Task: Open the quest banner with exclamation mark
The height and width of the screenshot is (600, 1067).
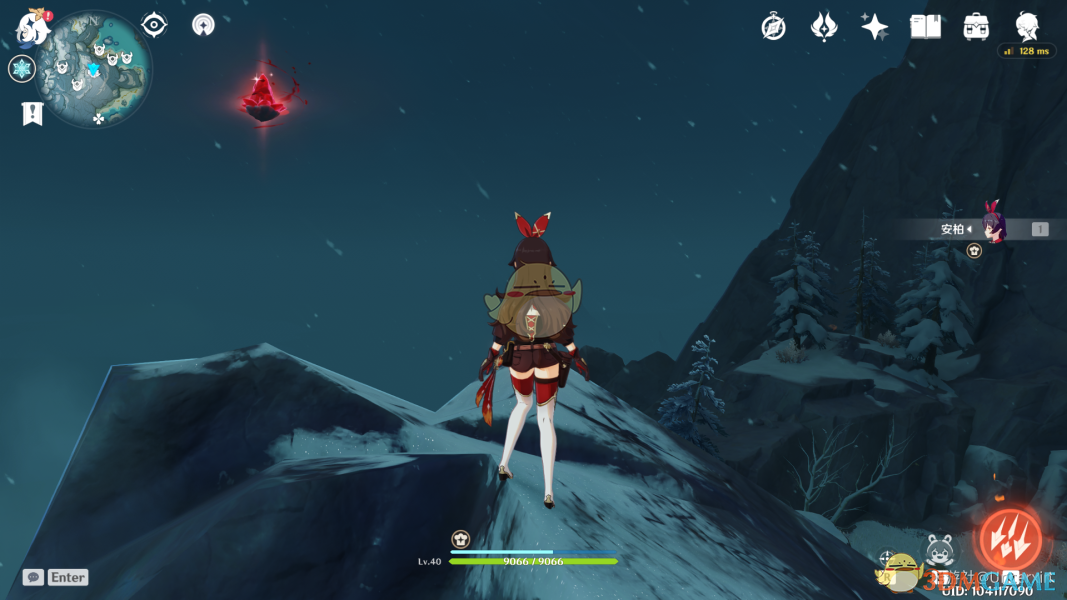Action: click(32, 114)
